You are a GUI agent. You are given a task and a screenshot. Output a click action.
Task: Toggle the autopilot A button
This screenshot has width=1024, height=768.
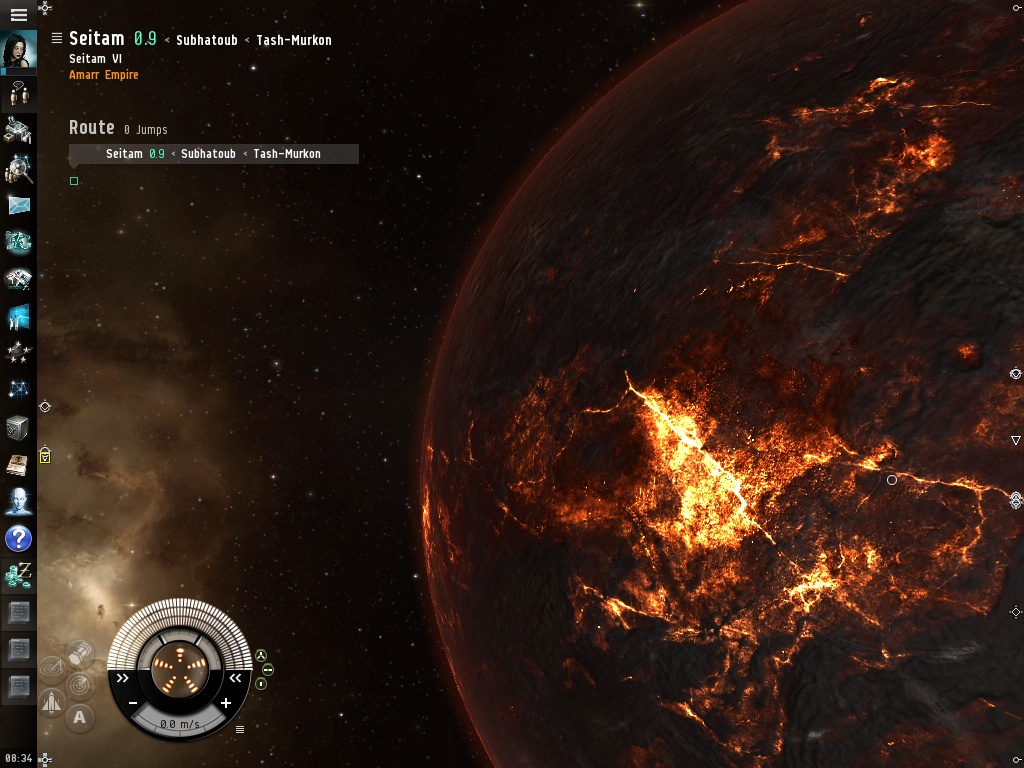(80, 717)
